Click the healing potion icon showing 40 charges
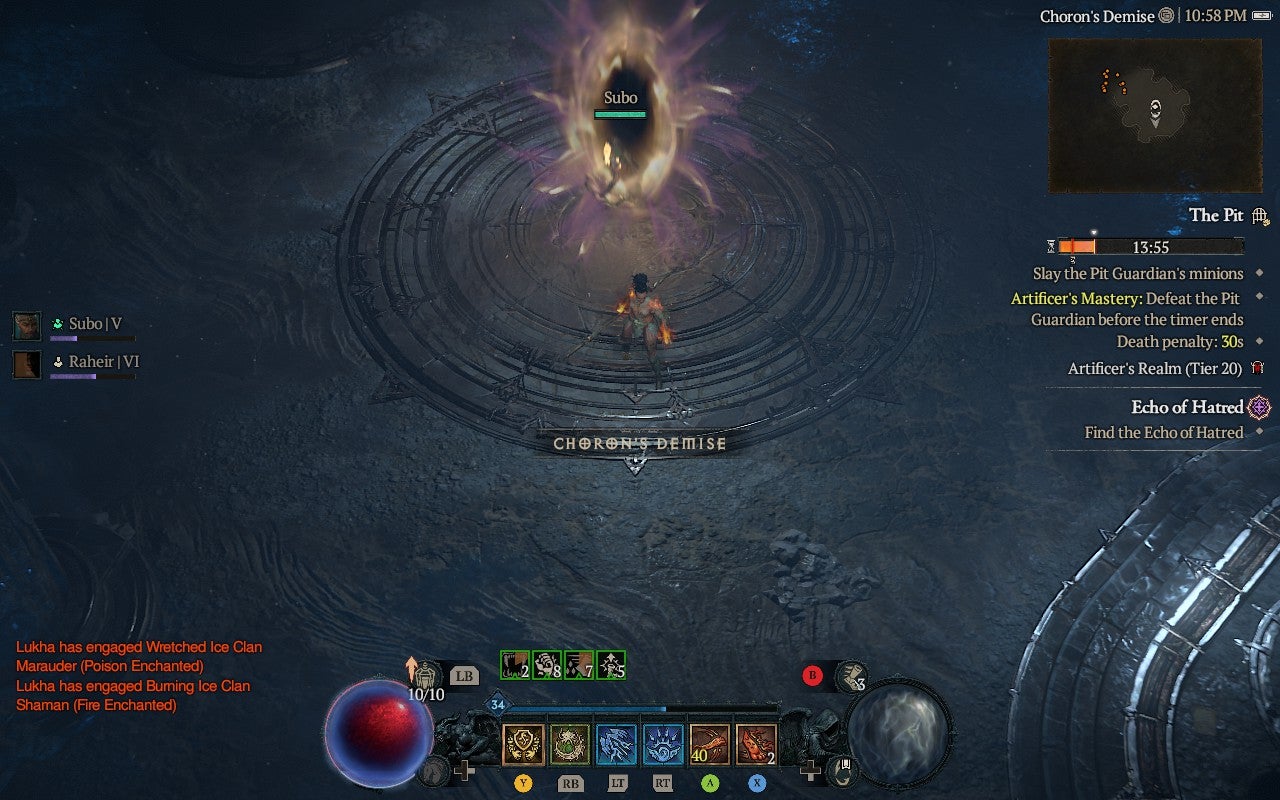1280x800 pixels. (709, 745)
